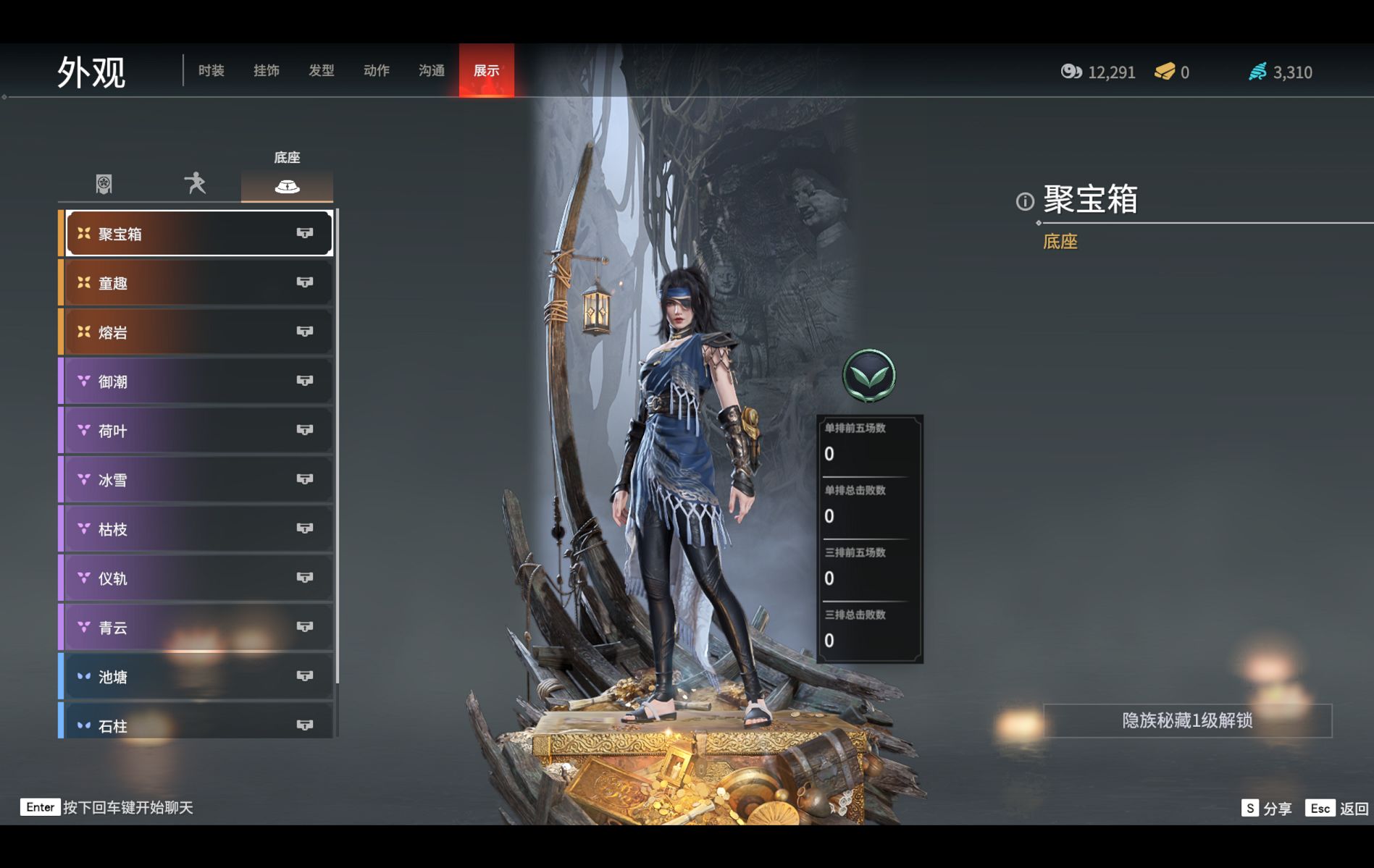Open the emblem badge sub-tab
Viewport: 1374px width, 868px height.
tap(104, 184)
